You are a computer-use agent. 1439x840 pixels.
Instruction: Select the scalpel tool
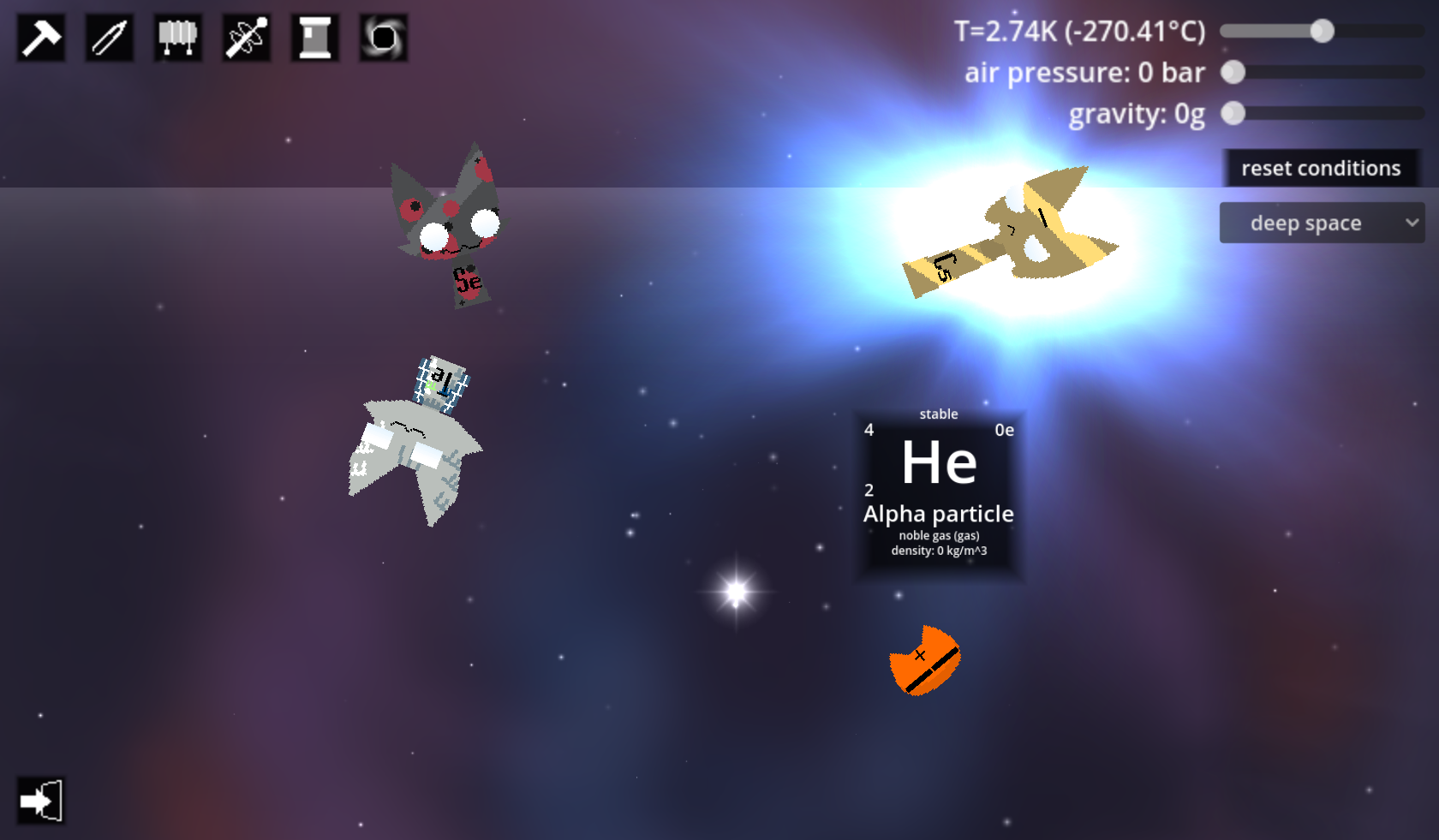(x=109, y=37)
